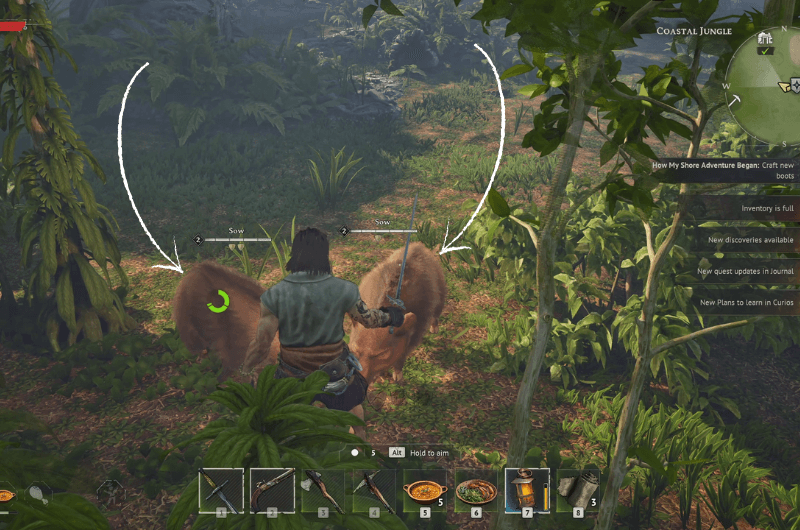Viewport: 800px width, 530px height.
Task: Choose the tool in hotbar slot 4
Action: point(374,490)
